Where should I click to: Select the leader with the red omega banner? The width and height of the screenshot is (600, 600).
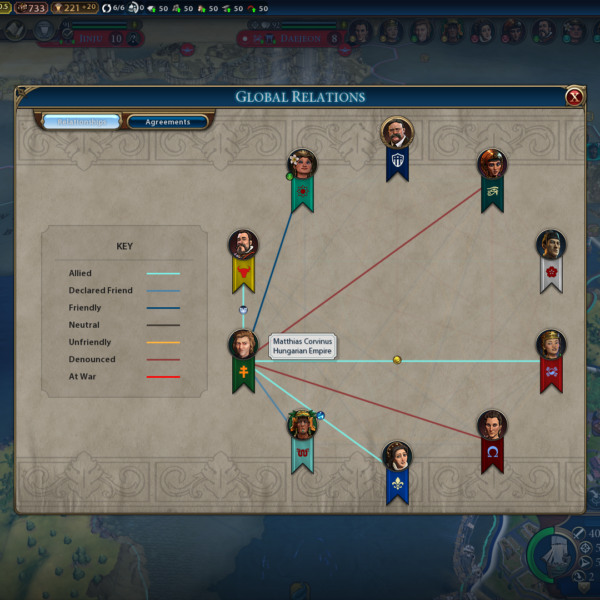(492, 425)
